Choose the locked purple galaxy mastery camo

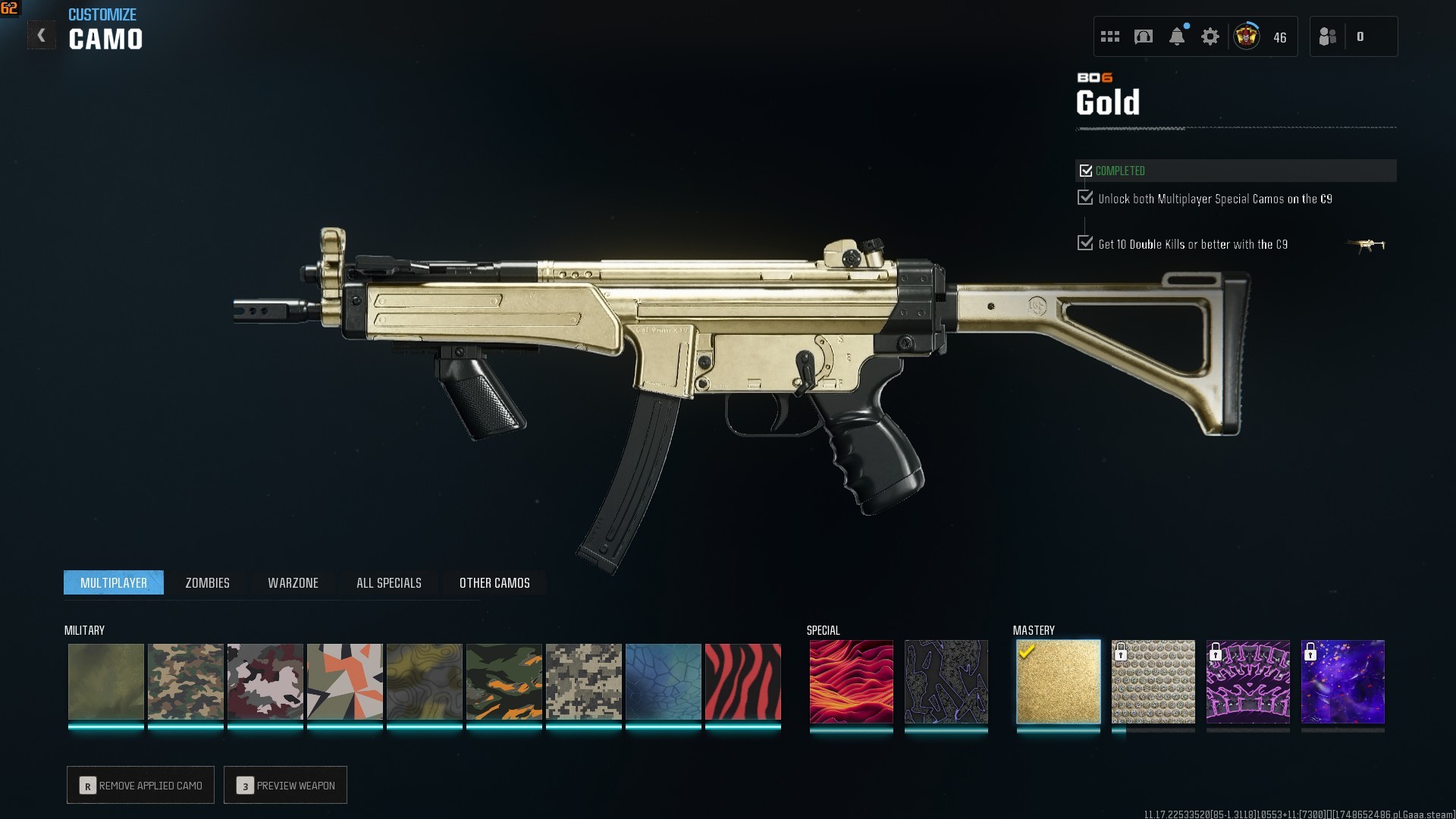pos(1342,682)
